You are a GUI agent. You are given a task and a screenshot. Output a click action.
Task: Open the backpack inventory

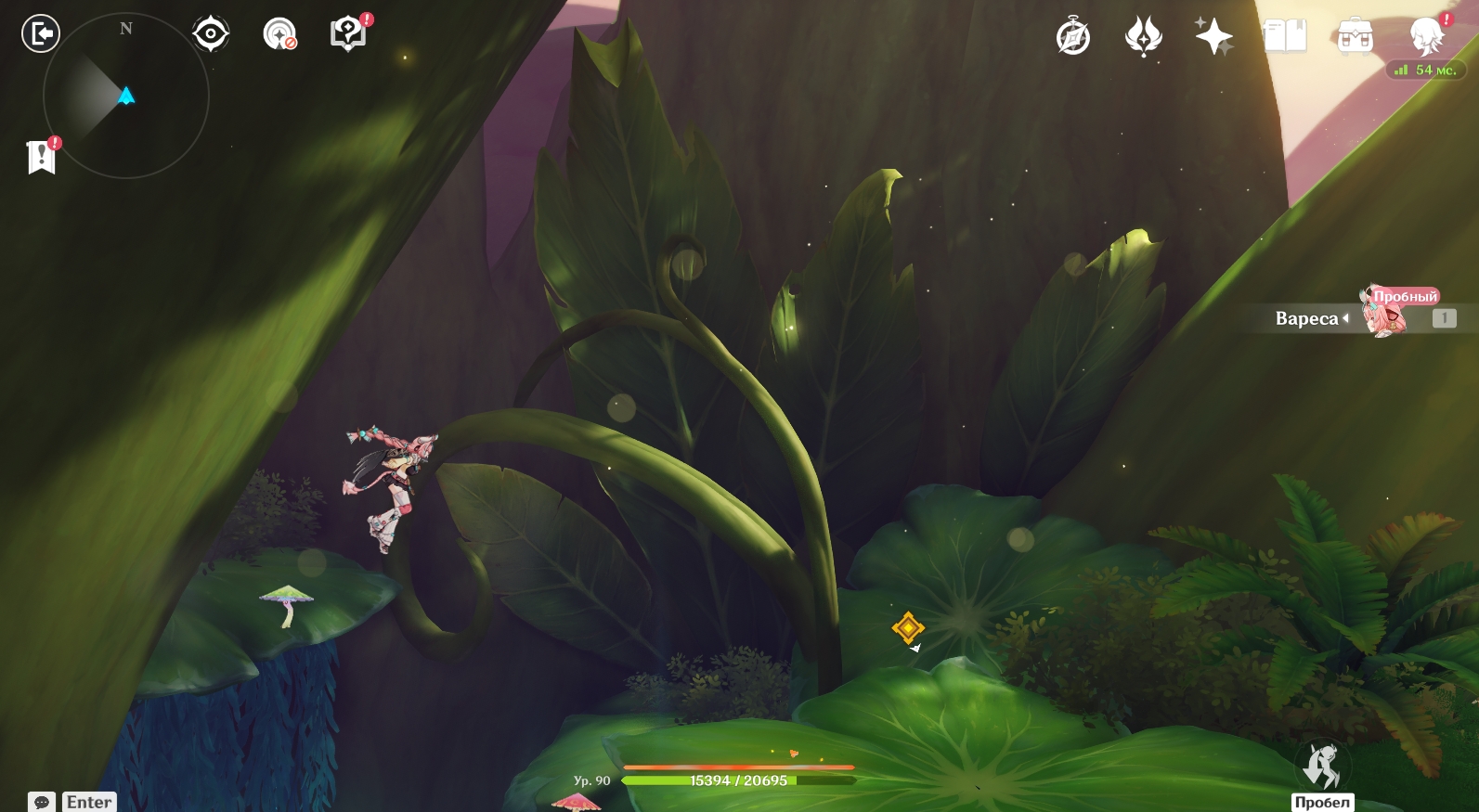(x=1355, y=38)
